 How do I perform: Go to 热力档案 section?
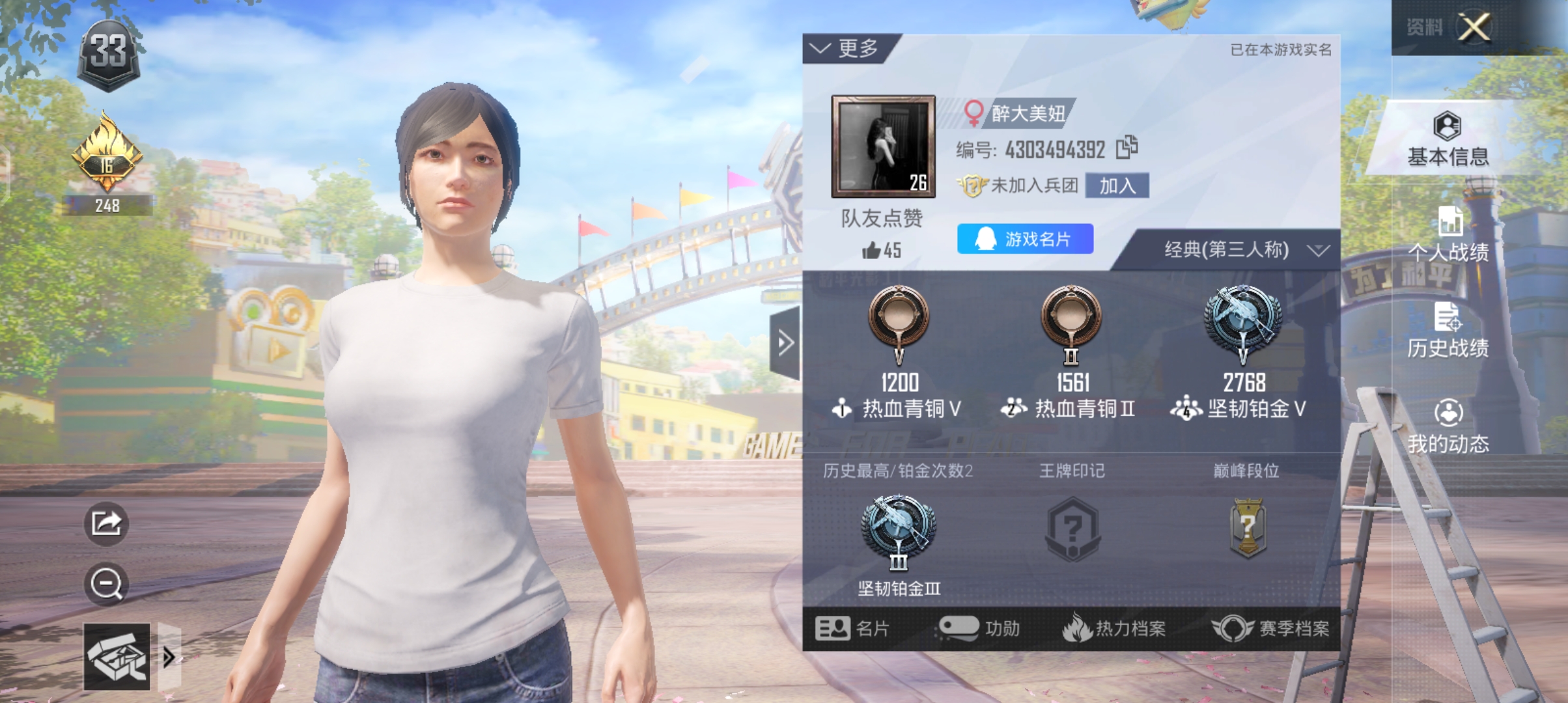click(x=1114, y=628)
